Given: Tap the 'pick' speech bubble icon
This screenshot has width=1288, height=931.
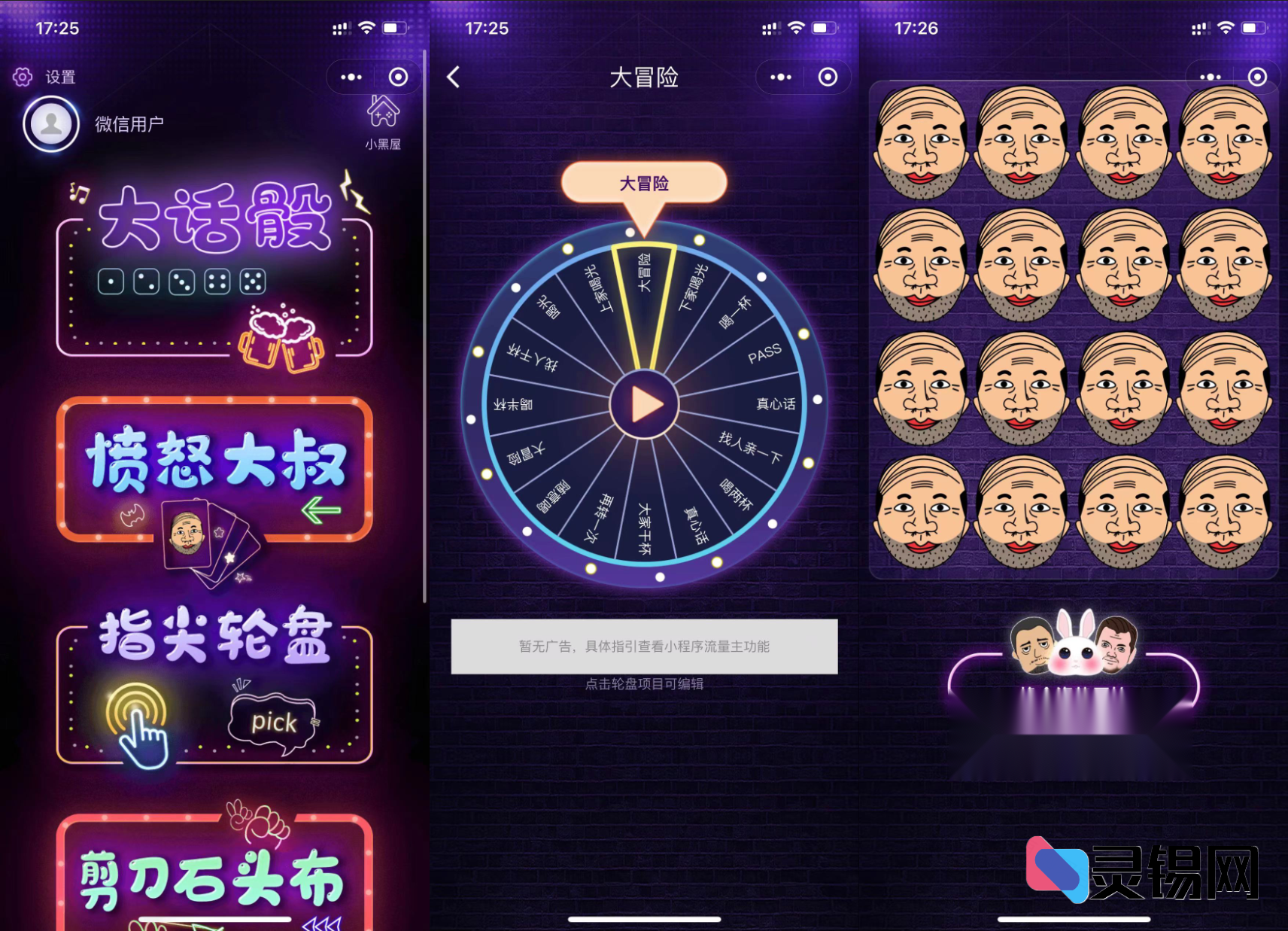Looking at the screenshot, I should (274, 723).
